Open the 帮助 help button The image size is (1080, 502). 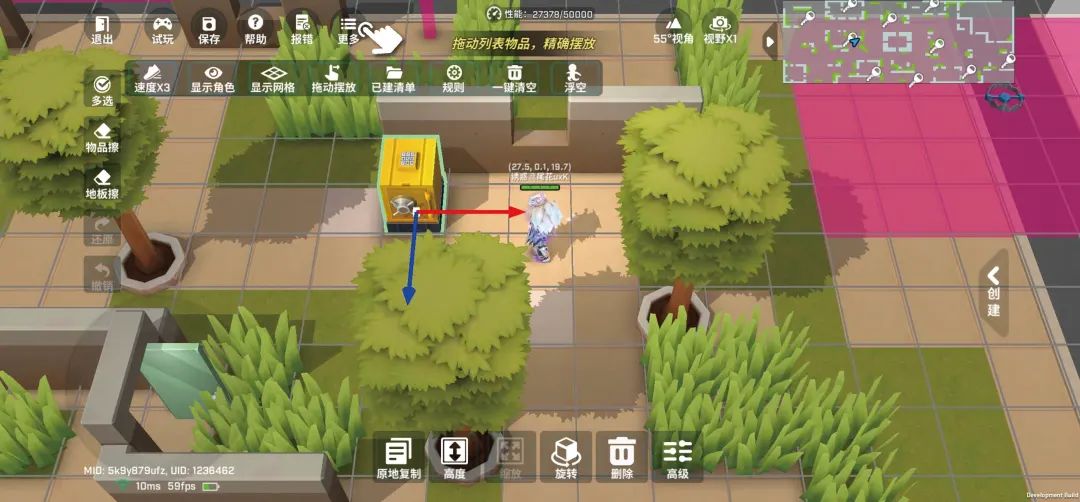[255, 28]
